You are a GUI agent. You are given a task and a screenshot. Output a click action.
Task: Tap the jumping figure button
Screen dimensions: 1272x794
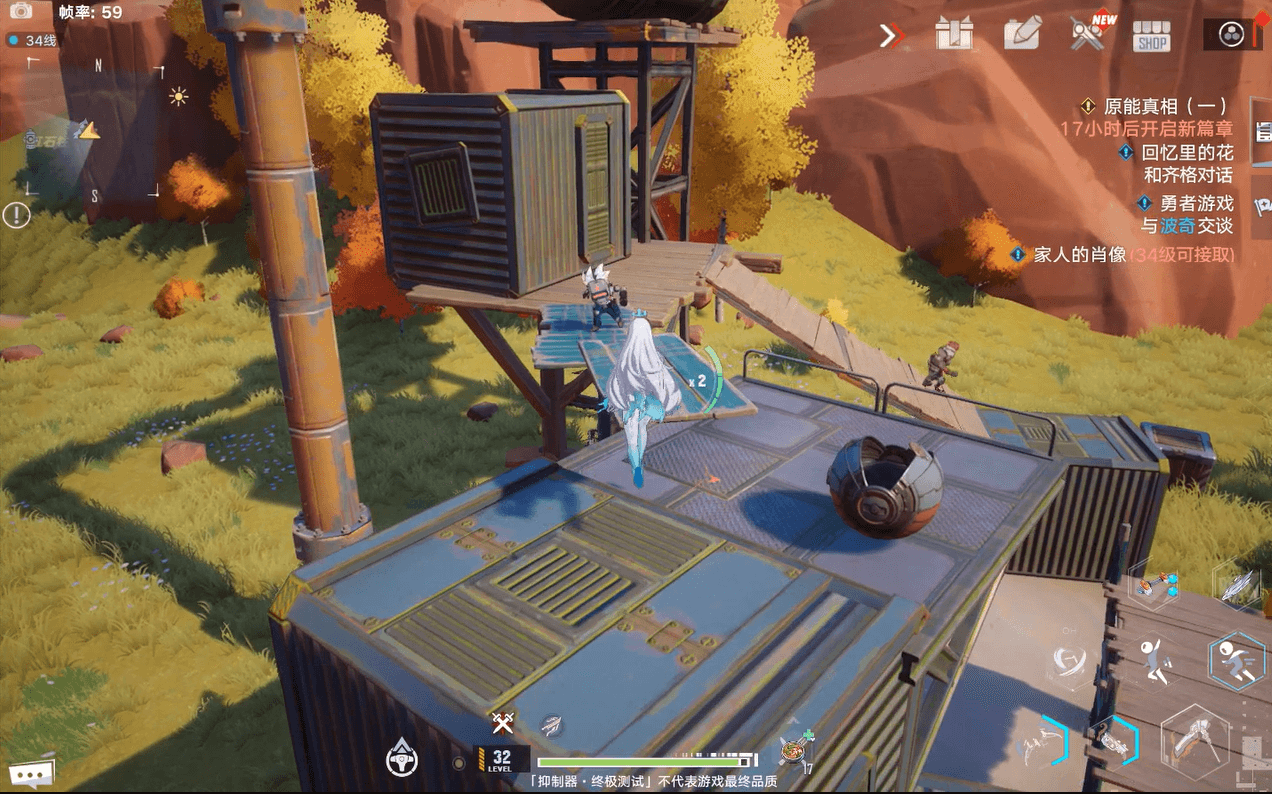pyautogui.click(x=1157, y=661)
